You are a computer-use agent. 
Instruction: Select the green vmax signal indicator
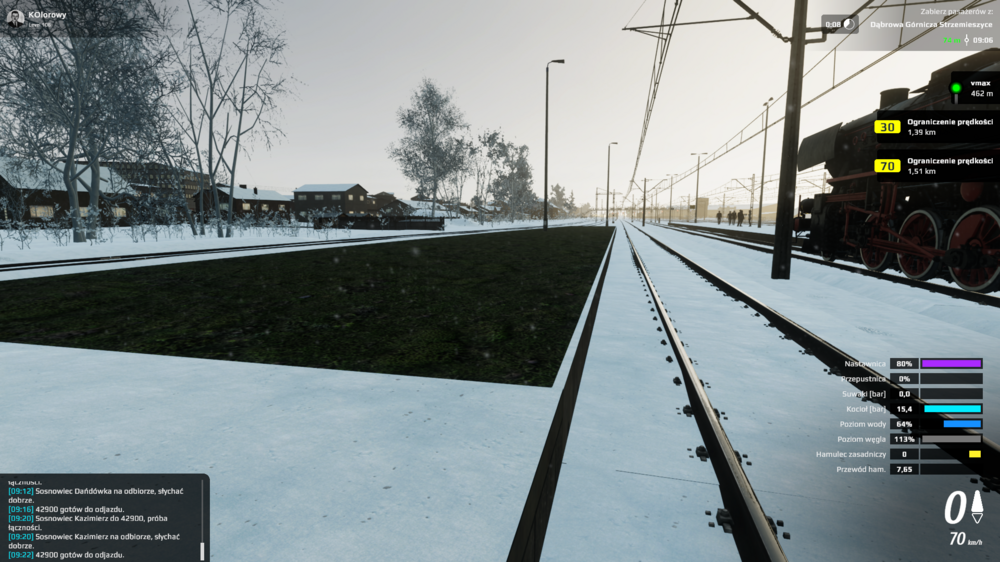(955, 88)
